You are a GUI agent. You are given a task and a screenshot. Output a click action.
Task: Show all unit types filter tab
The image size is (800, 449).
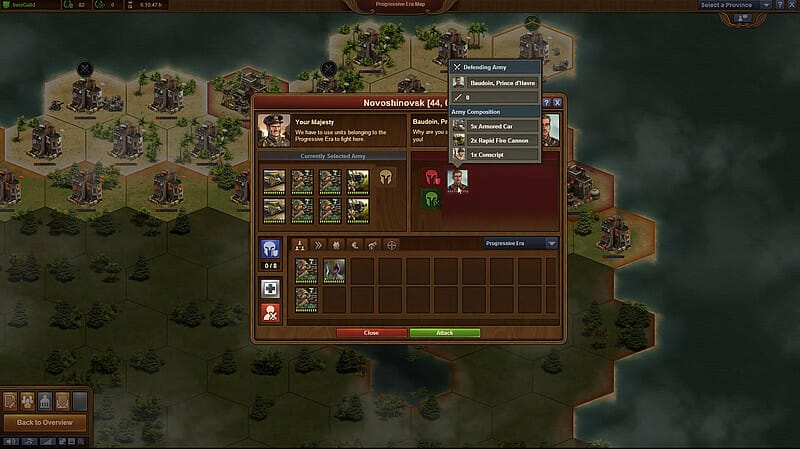tap(300, 243)
